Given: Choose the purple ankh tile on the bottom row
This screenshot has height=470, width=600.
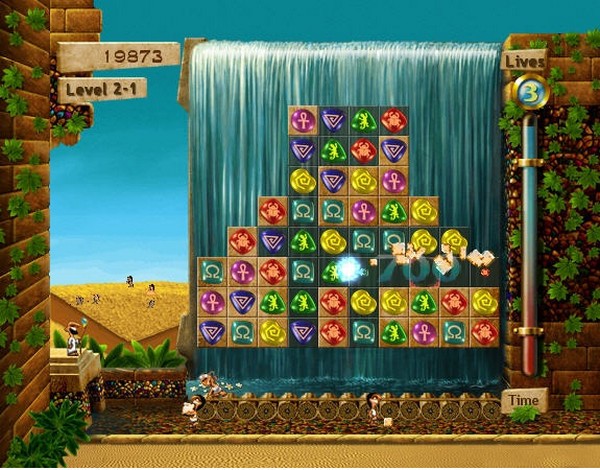Looking at the screenshot, I should (423, 331).
